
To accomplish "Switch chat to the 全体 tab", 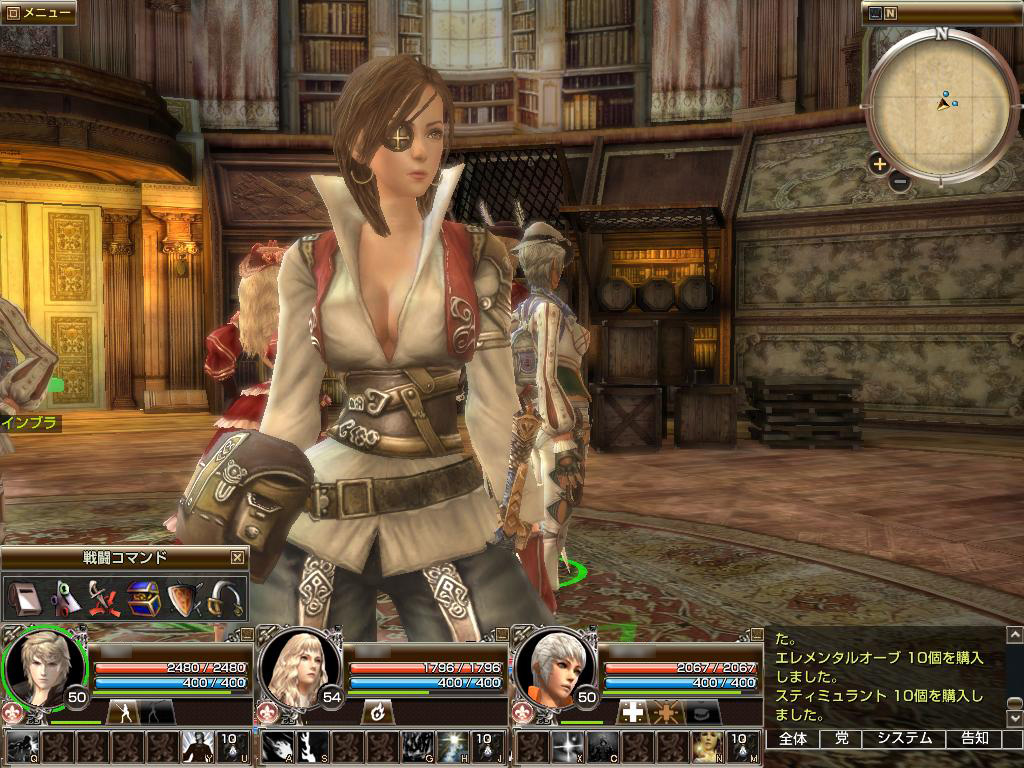I will coord(793,739).
